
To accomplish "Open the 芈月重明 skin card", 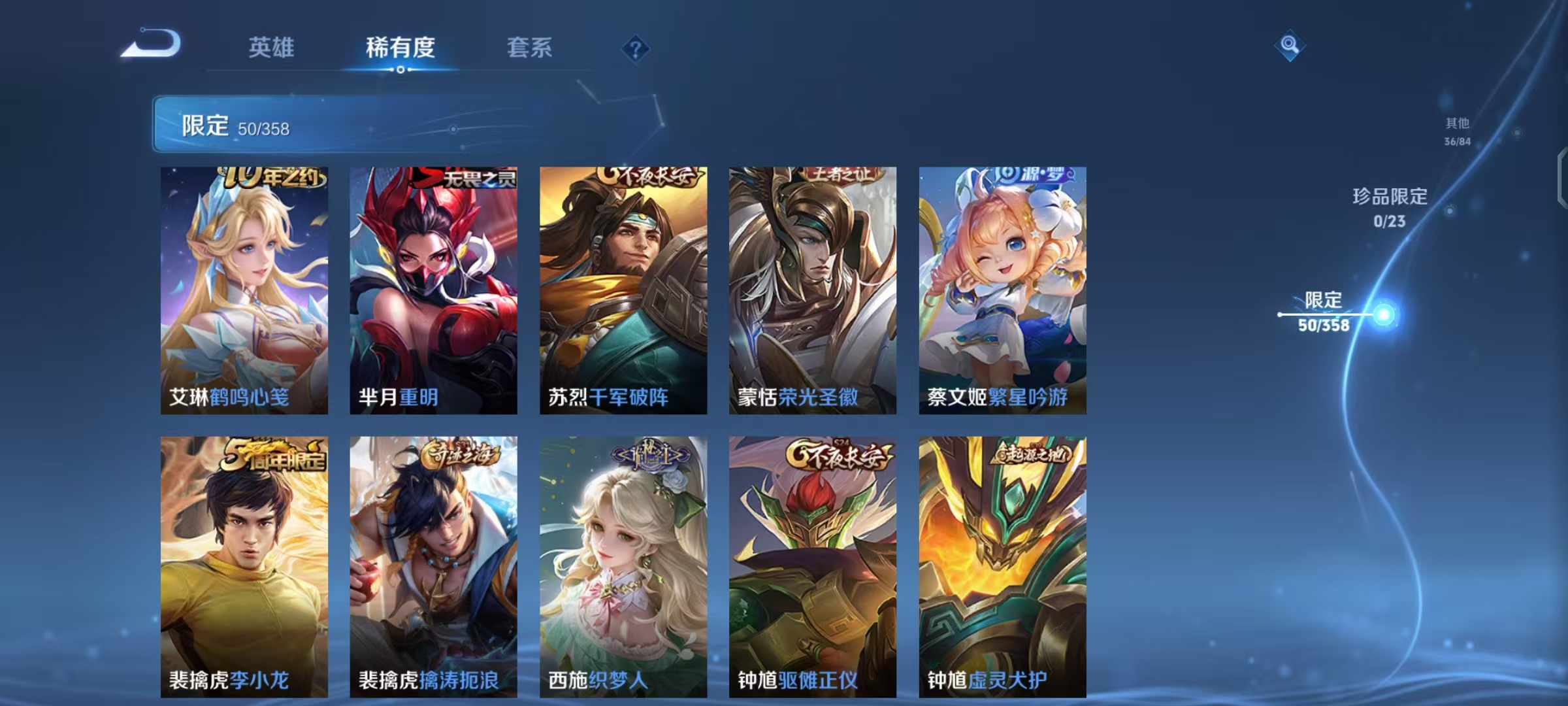I will point(433,291).
